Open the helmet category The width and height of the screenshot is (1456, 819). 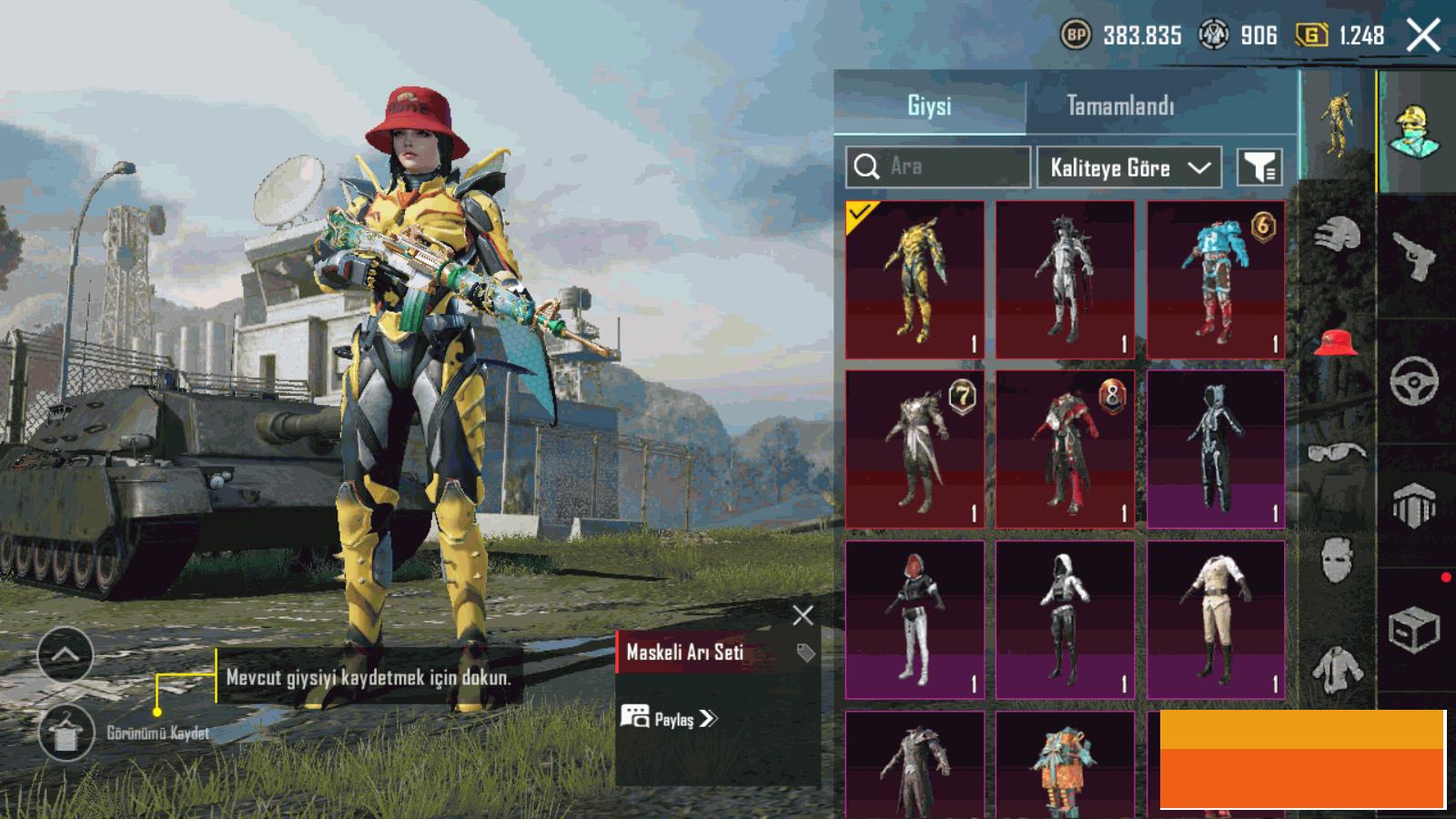pyautogui.click(x=1336, y=235)
